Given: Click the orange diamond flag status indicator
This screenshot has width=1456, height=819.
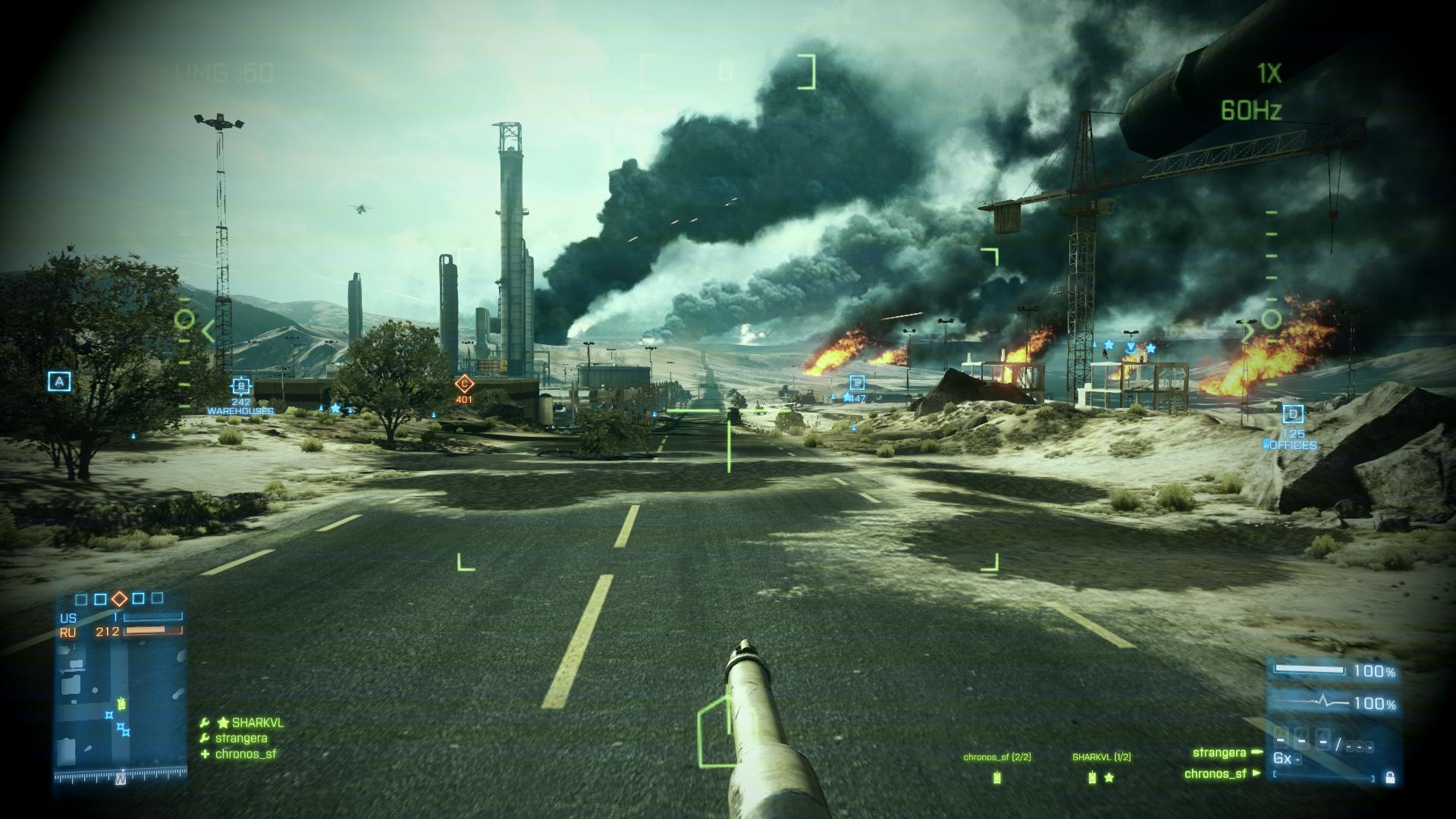Looking at the screenshot, I should 119,599.
